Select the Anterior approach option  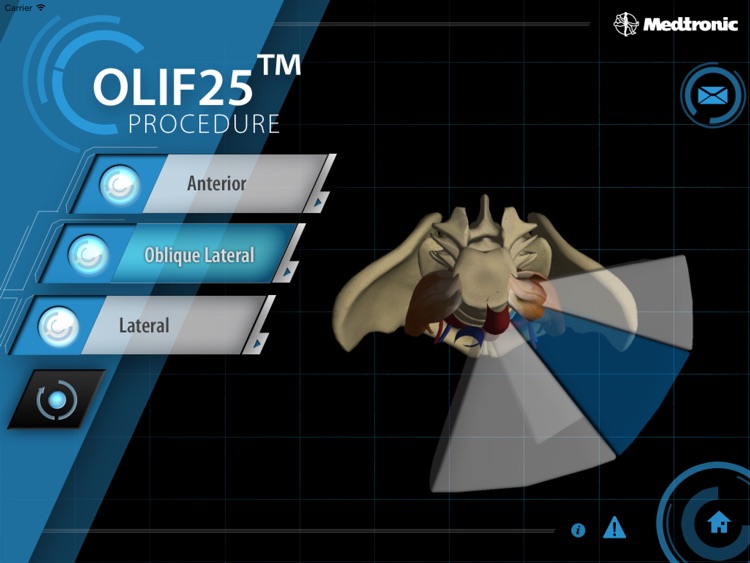click(215, 184)
